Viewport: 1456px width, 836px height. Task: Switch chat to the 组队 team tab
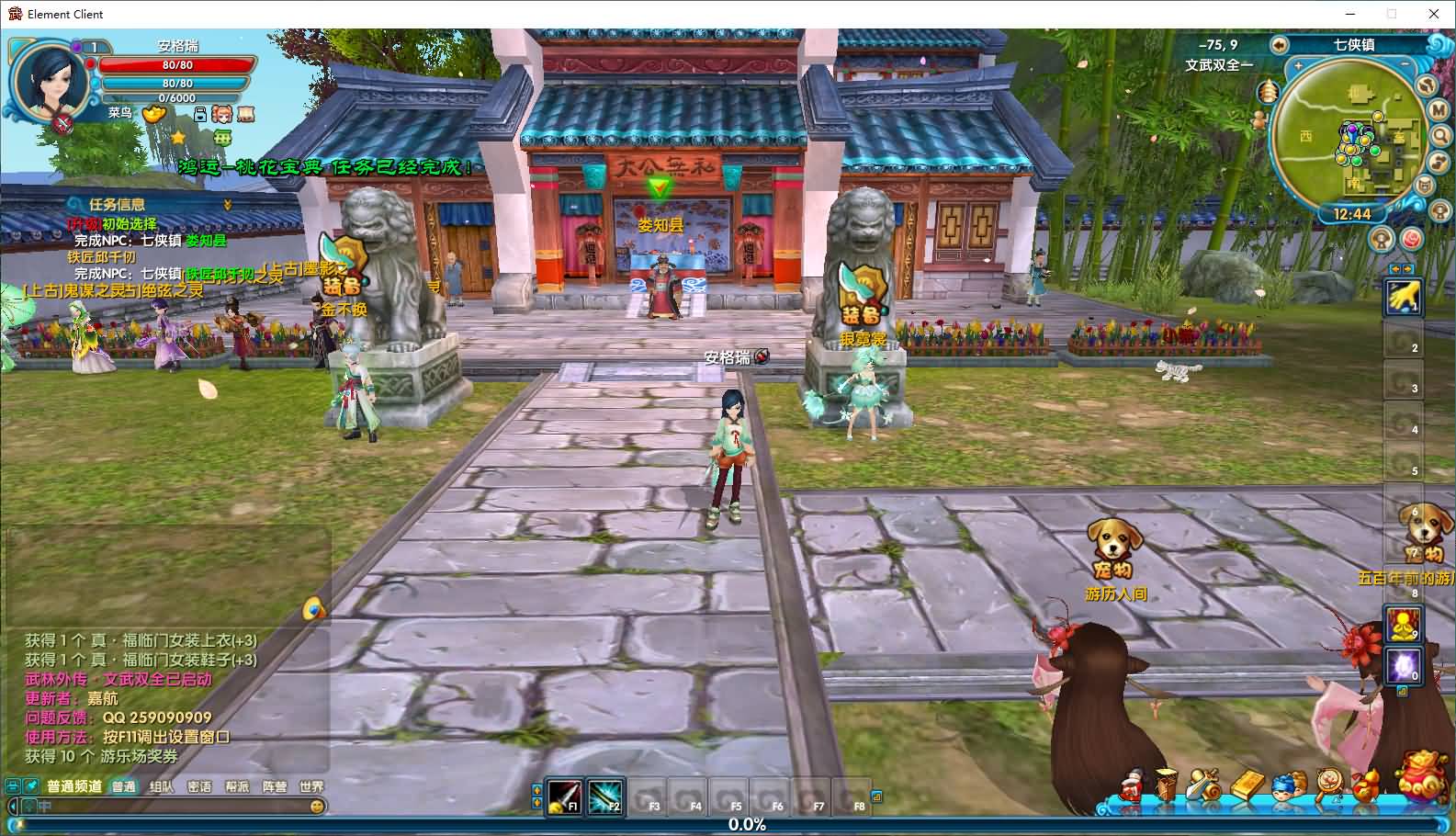click(162, 786)
